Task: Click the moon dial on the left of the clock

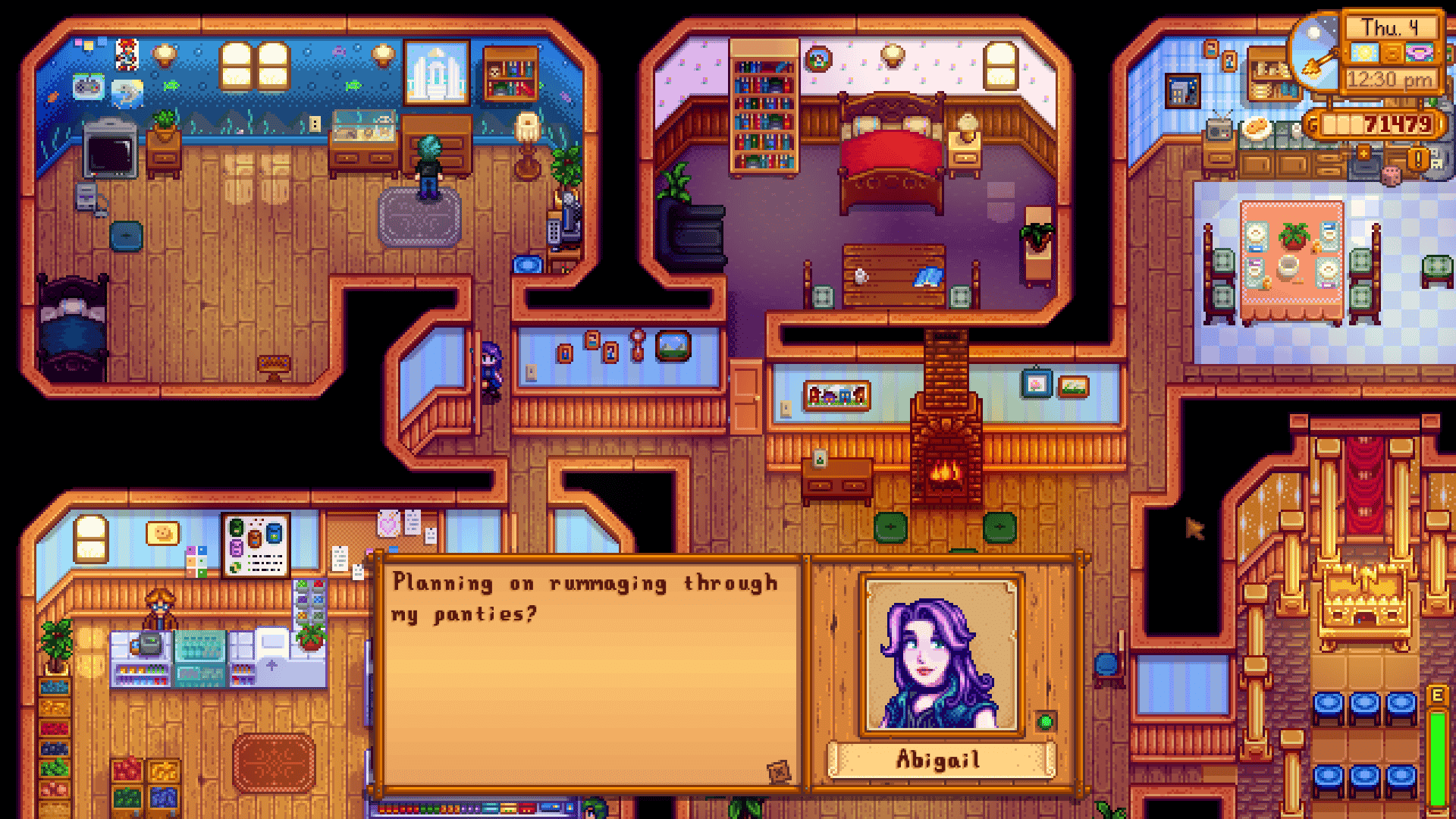Action: [1314, 51]
